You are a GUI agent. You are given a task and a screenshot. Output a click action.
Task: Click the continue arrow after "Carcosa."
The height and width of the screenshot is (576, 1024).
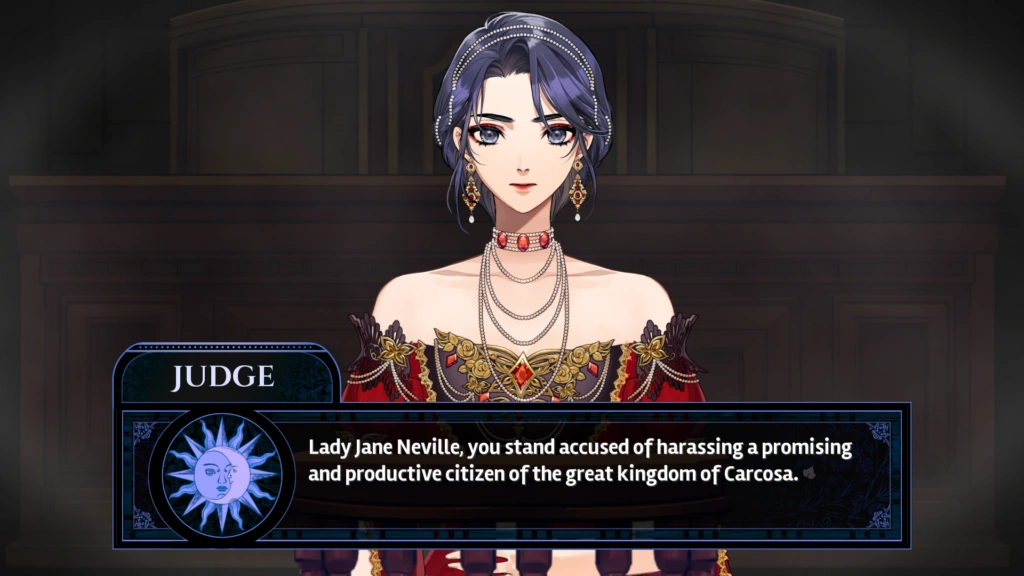click(809, 476)
